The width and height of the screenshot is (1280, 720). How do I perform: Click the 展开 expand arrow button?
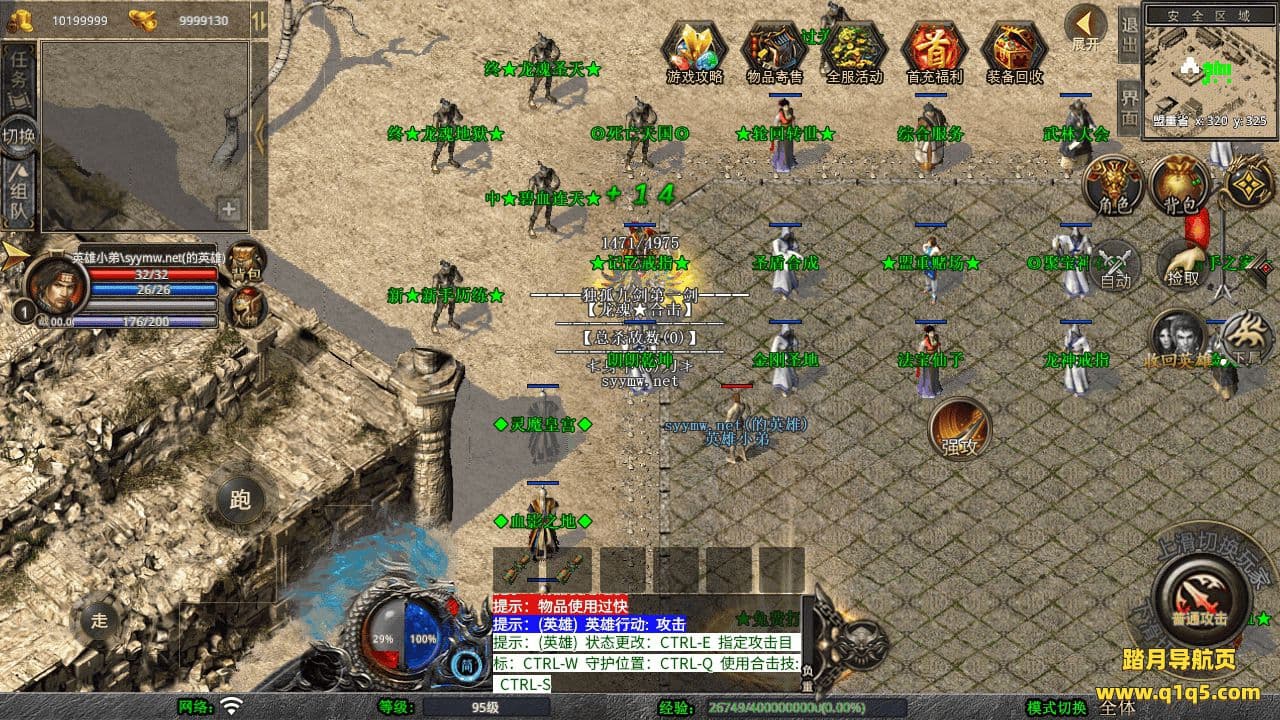pyautogui.click(x=1085, y=27)
